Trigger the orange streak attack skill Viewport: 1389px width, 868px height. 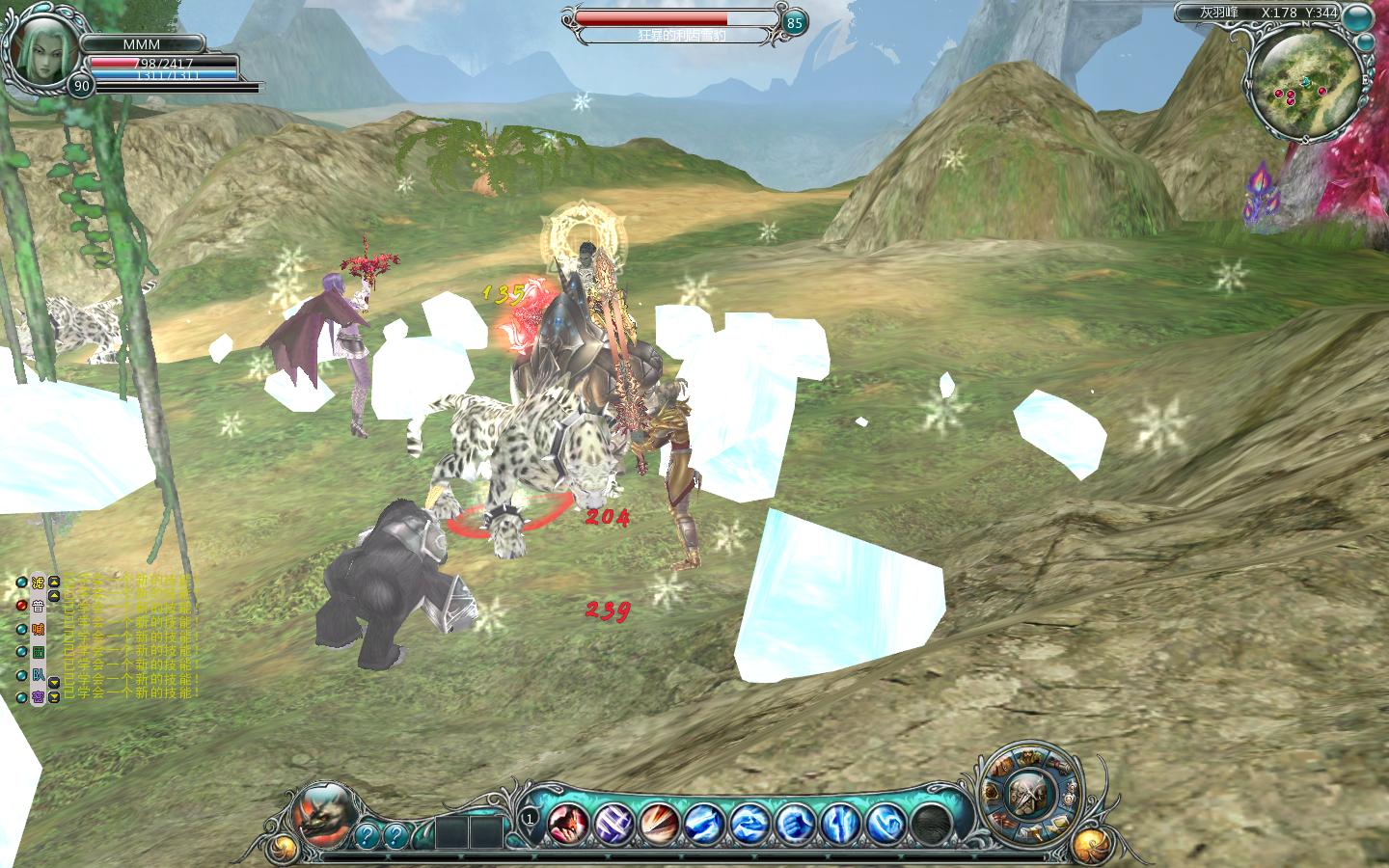[x=658, y=824]
